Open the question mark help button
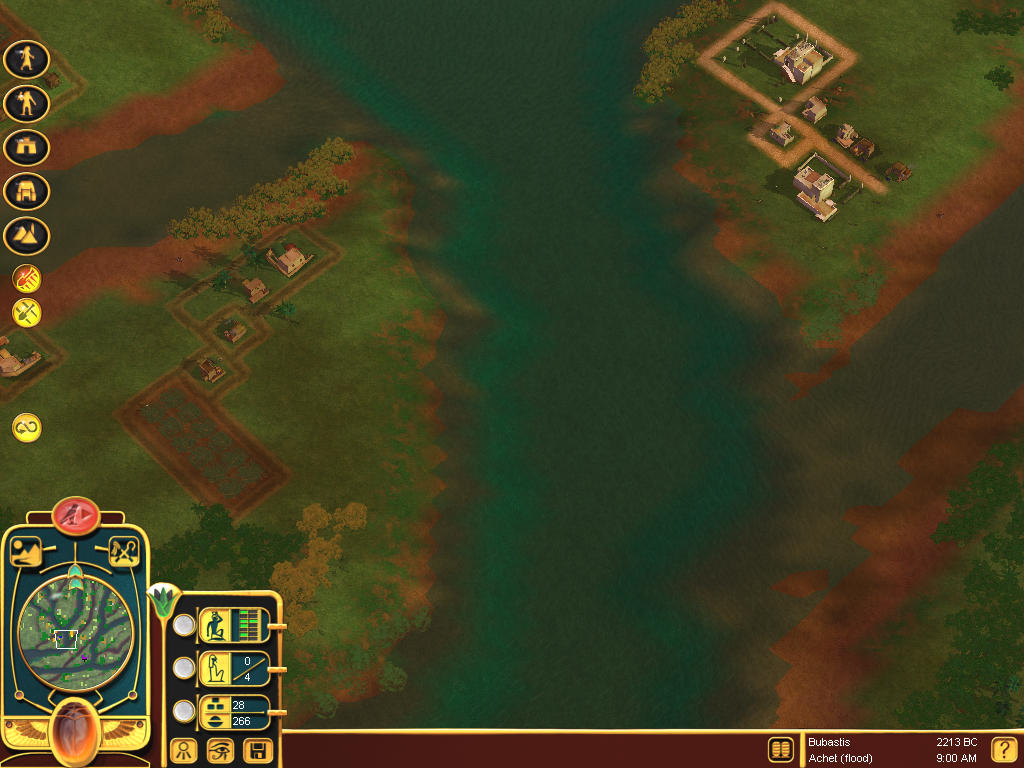This screenshot has height=768, width=1024. pos(1003,750)
